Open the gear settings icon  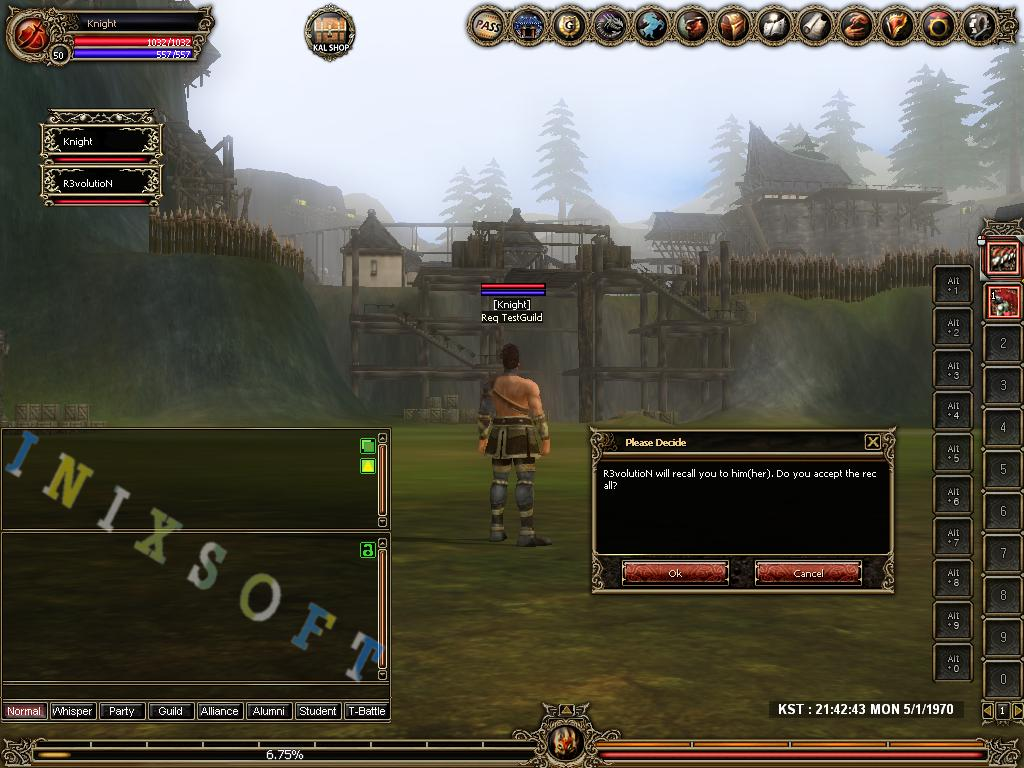pos(978,25)
